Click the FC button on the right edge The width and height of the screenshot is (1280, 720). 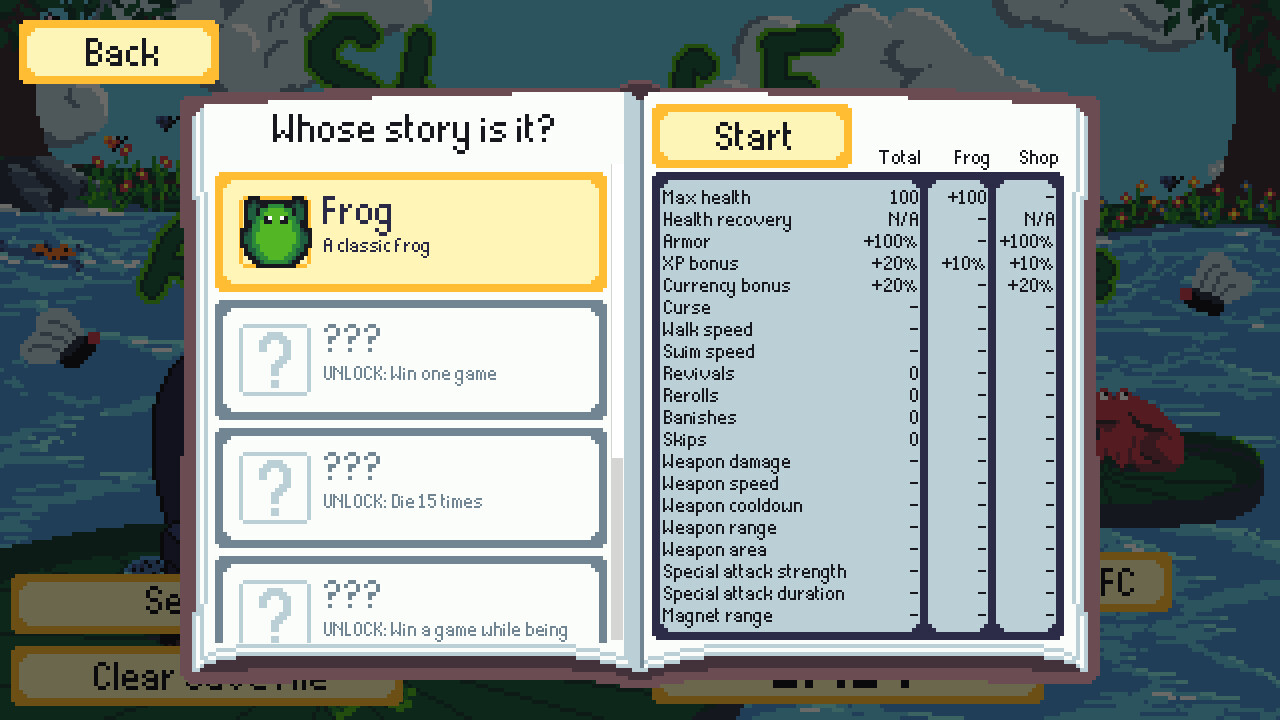point(1134,583)
